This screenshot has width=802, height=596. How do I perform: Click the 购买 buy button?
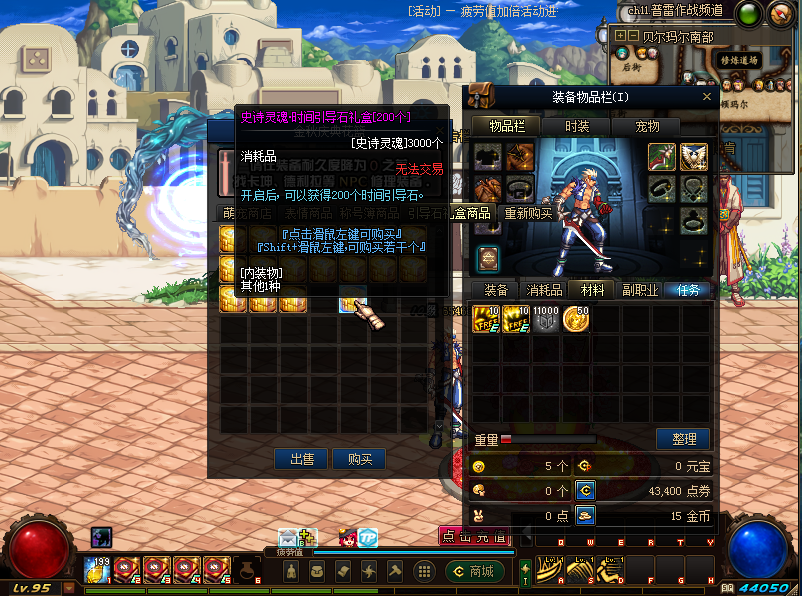point(360,459)
